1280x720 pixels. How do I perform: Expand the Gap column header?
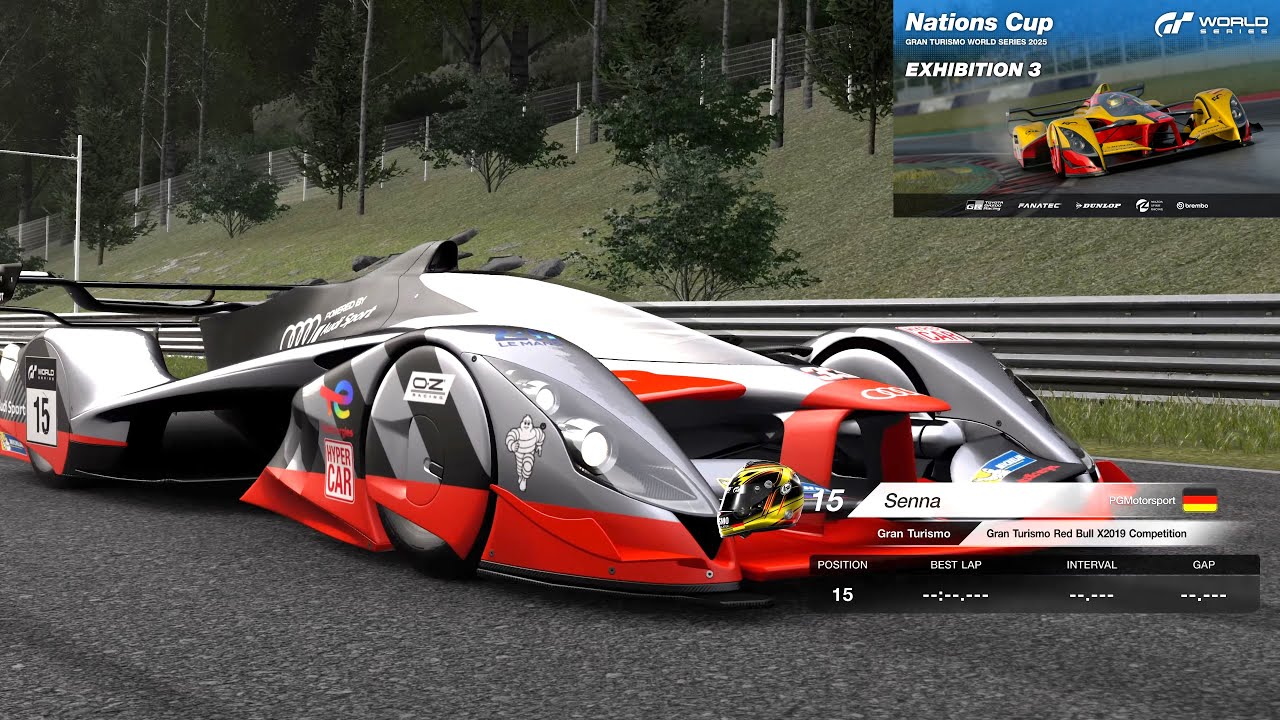click(x=1204, y=565)
